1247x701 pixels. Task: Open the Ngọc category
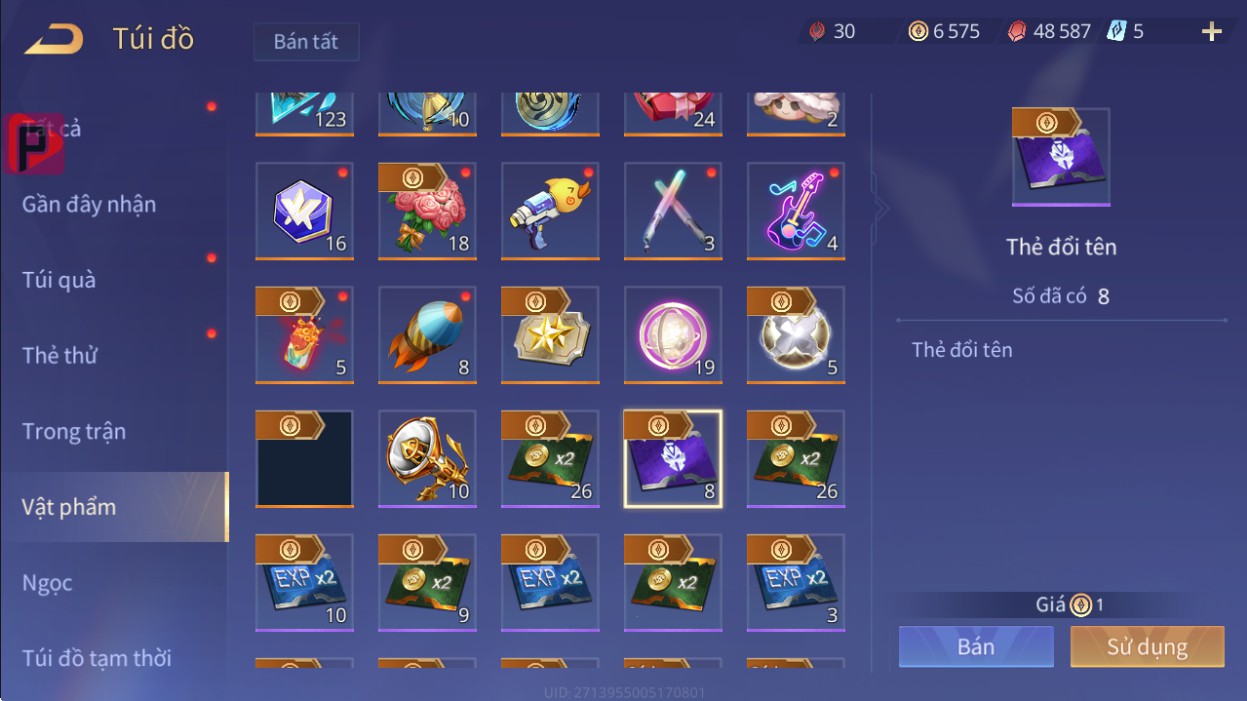tap(47, 582)
